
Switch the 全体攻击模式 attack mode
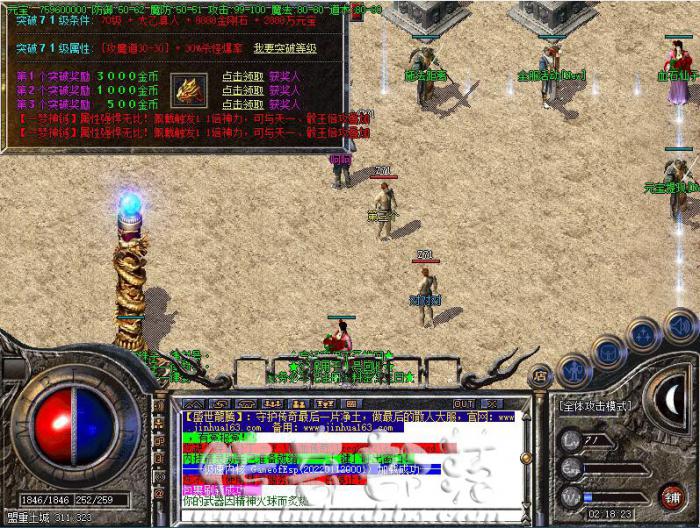tap(596, 408)
